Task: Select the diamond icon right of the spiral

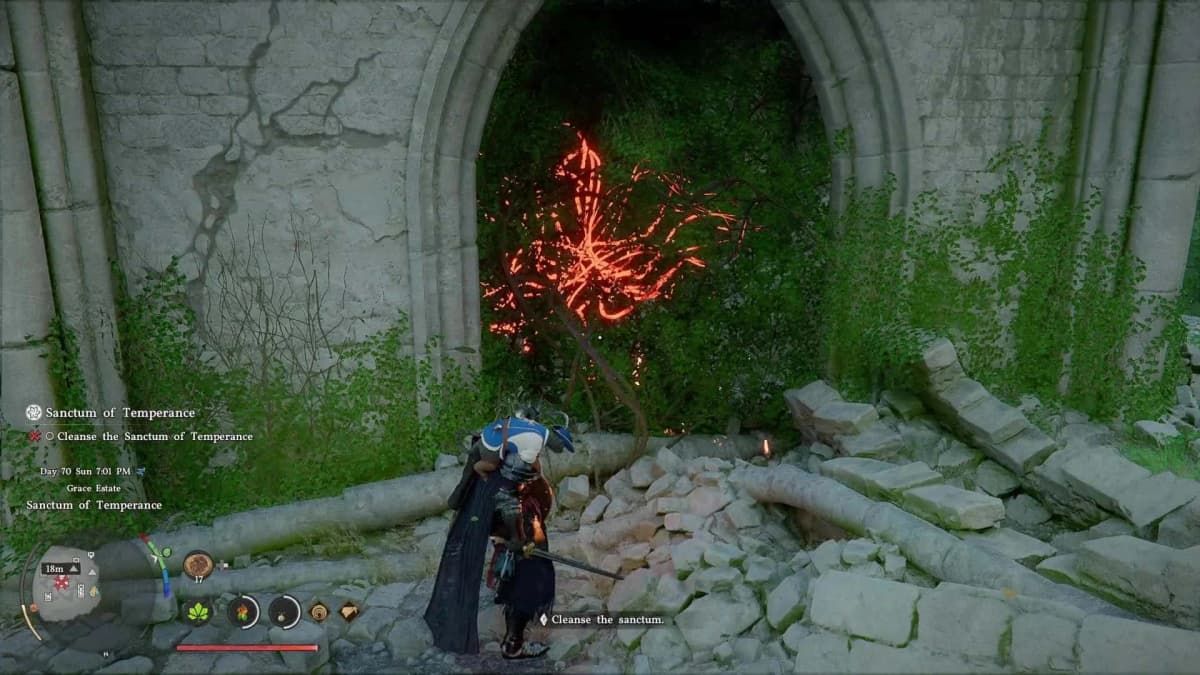Action: pos(350,611)
